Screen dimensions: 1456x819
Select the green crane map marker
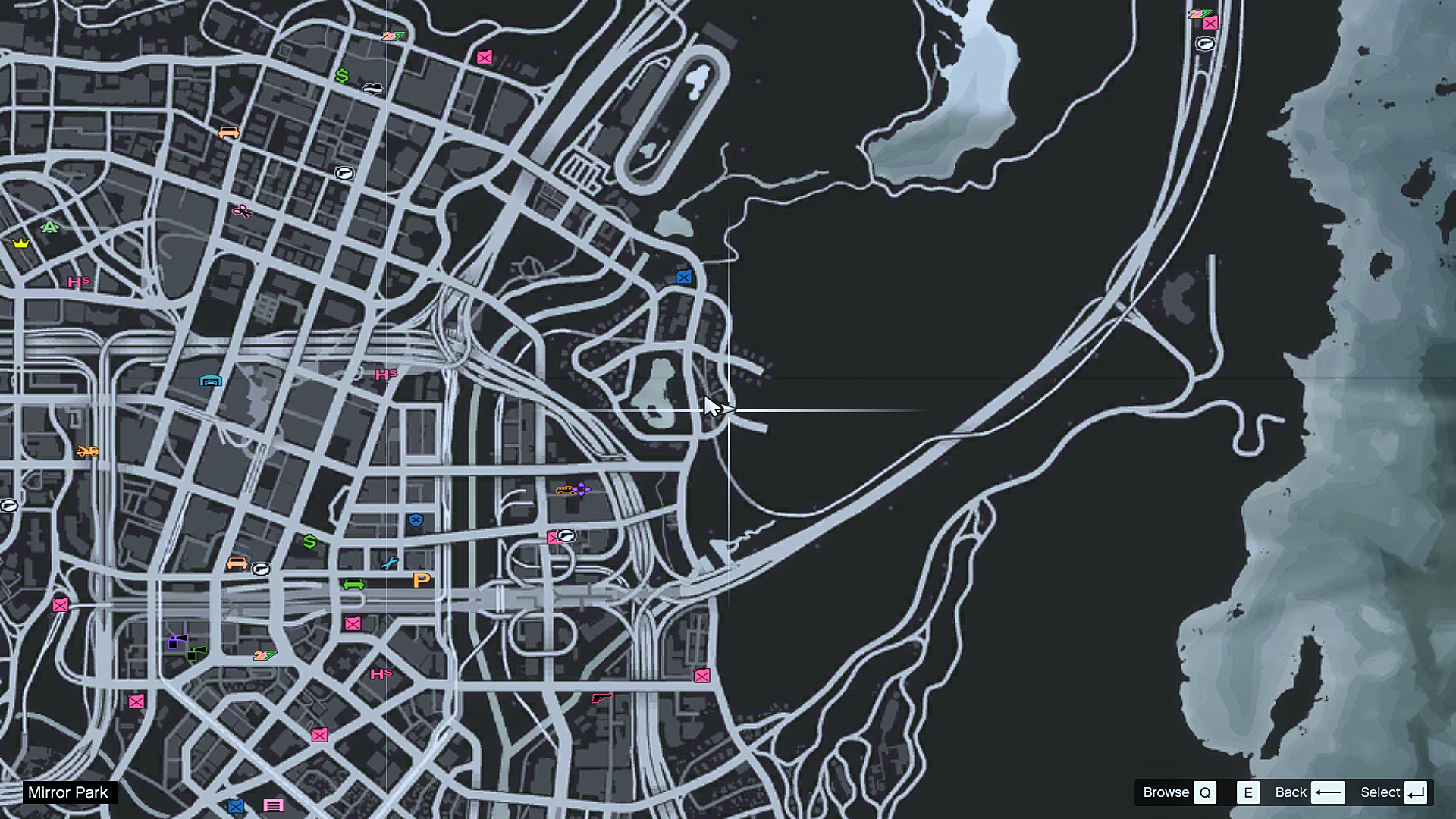[x=196, y=653]
